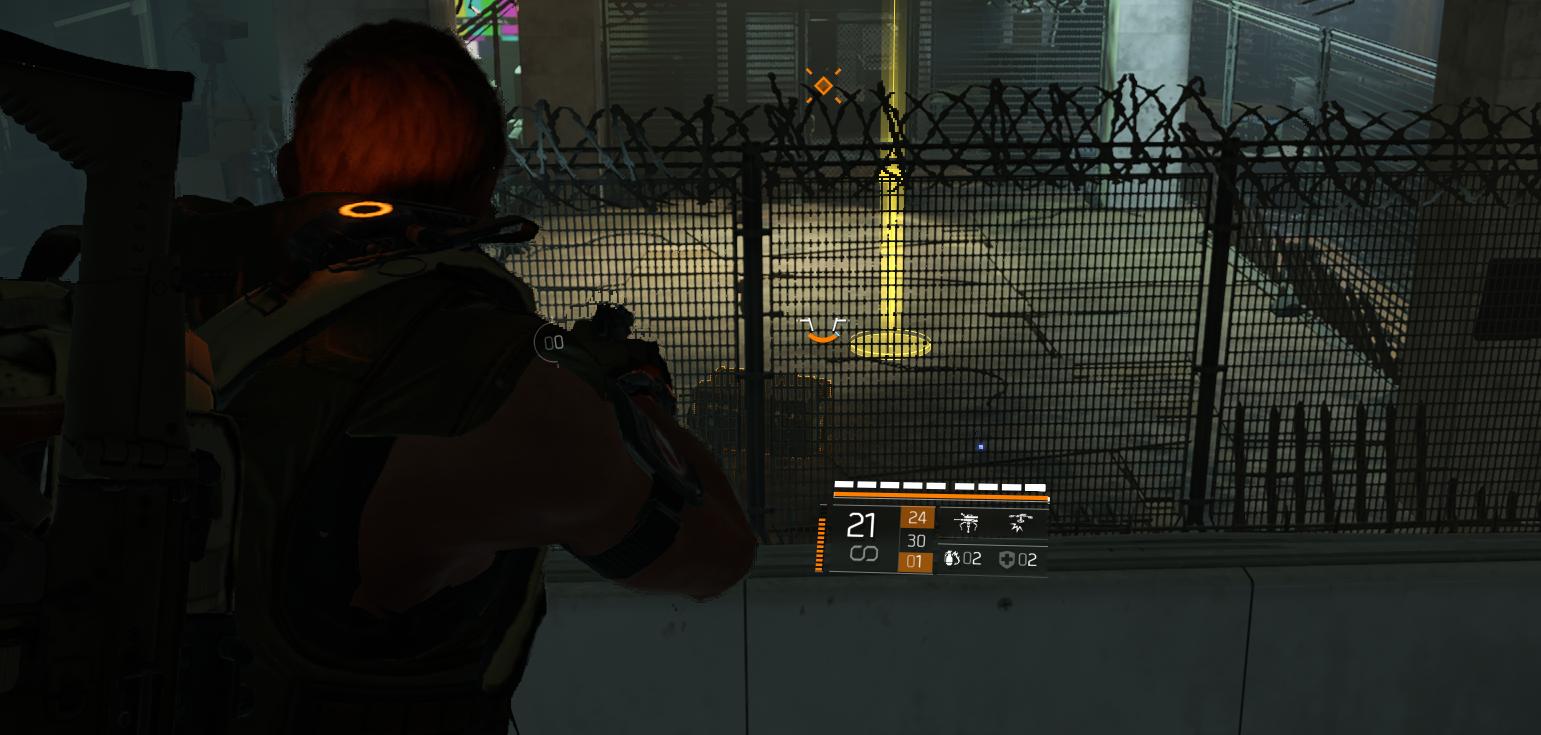Image resolution: width=1541 pixels, height=735 pixels.
Task: Click the orange diamond objective marker
Action: [823, 87]
